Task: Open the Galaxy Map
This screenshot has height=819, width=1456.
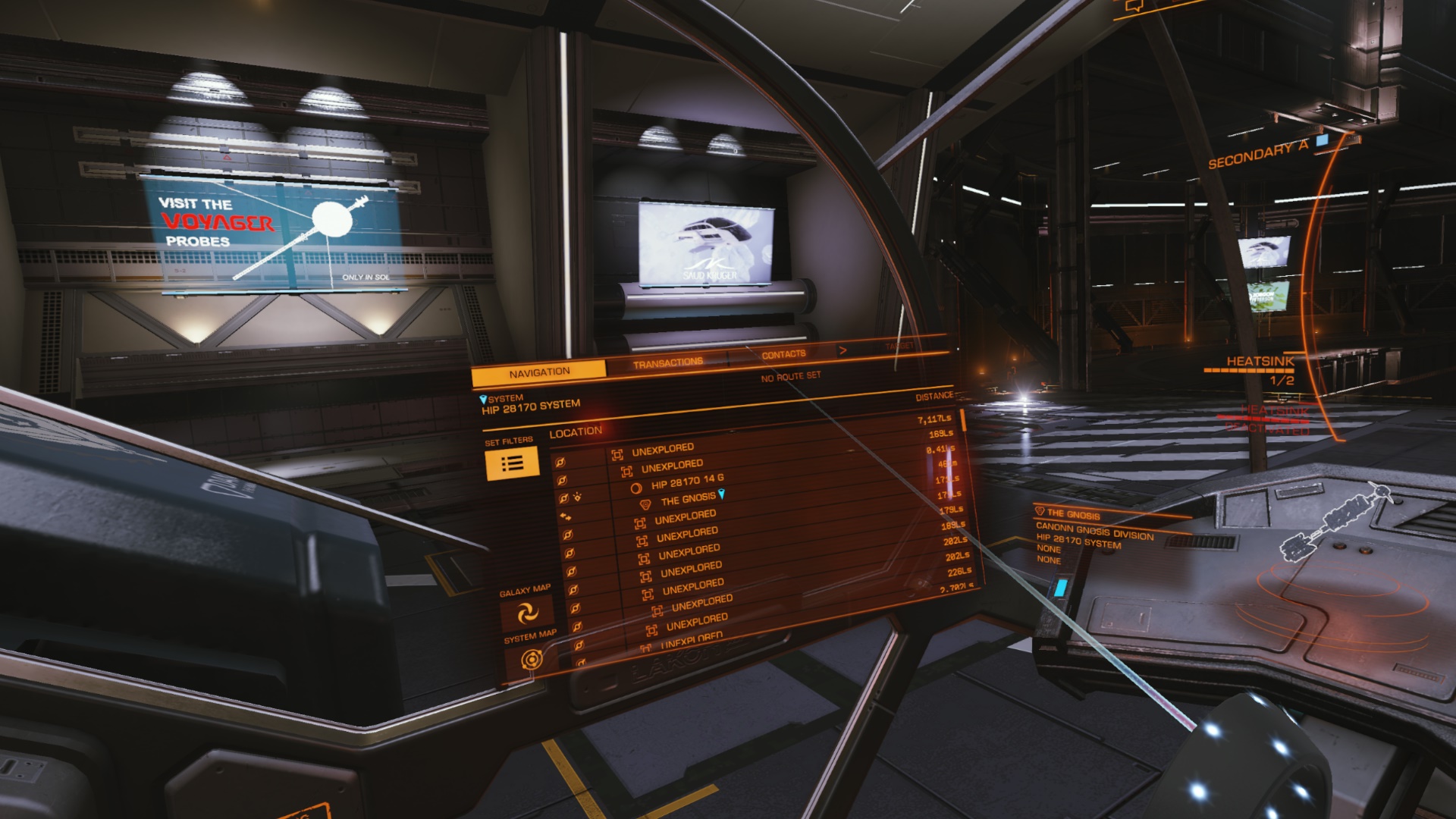Action: click(x=526, y=613)
